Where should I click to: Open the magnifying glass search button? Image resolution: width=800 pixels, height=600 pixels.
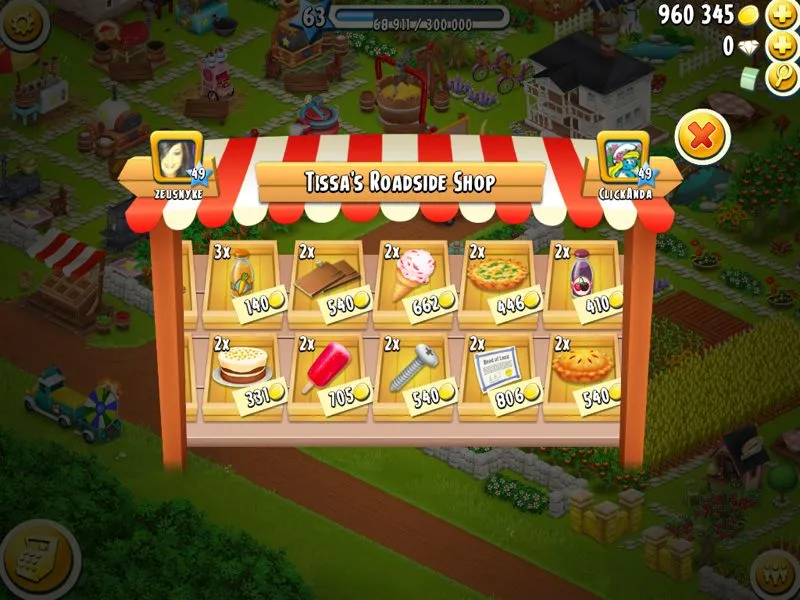click(781, 78)
